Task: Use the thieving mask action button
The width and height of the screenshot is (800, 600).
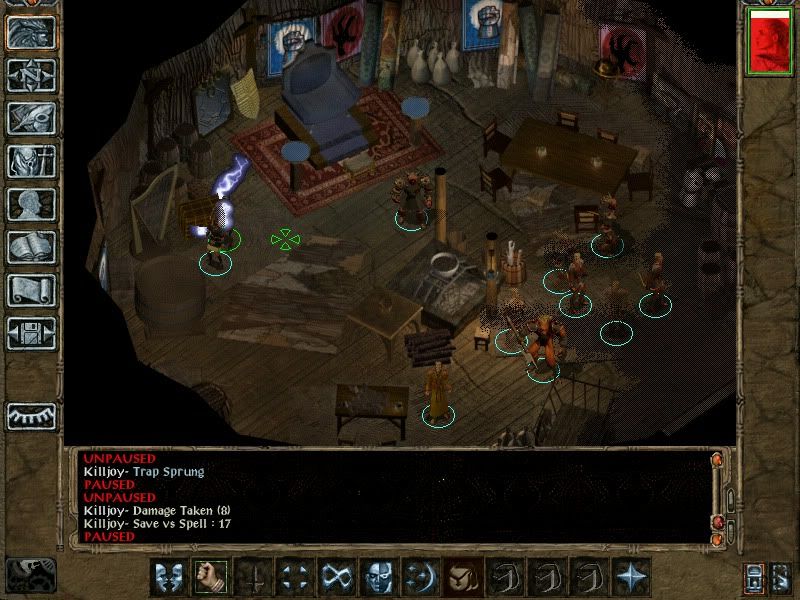Action: [377, 577]
